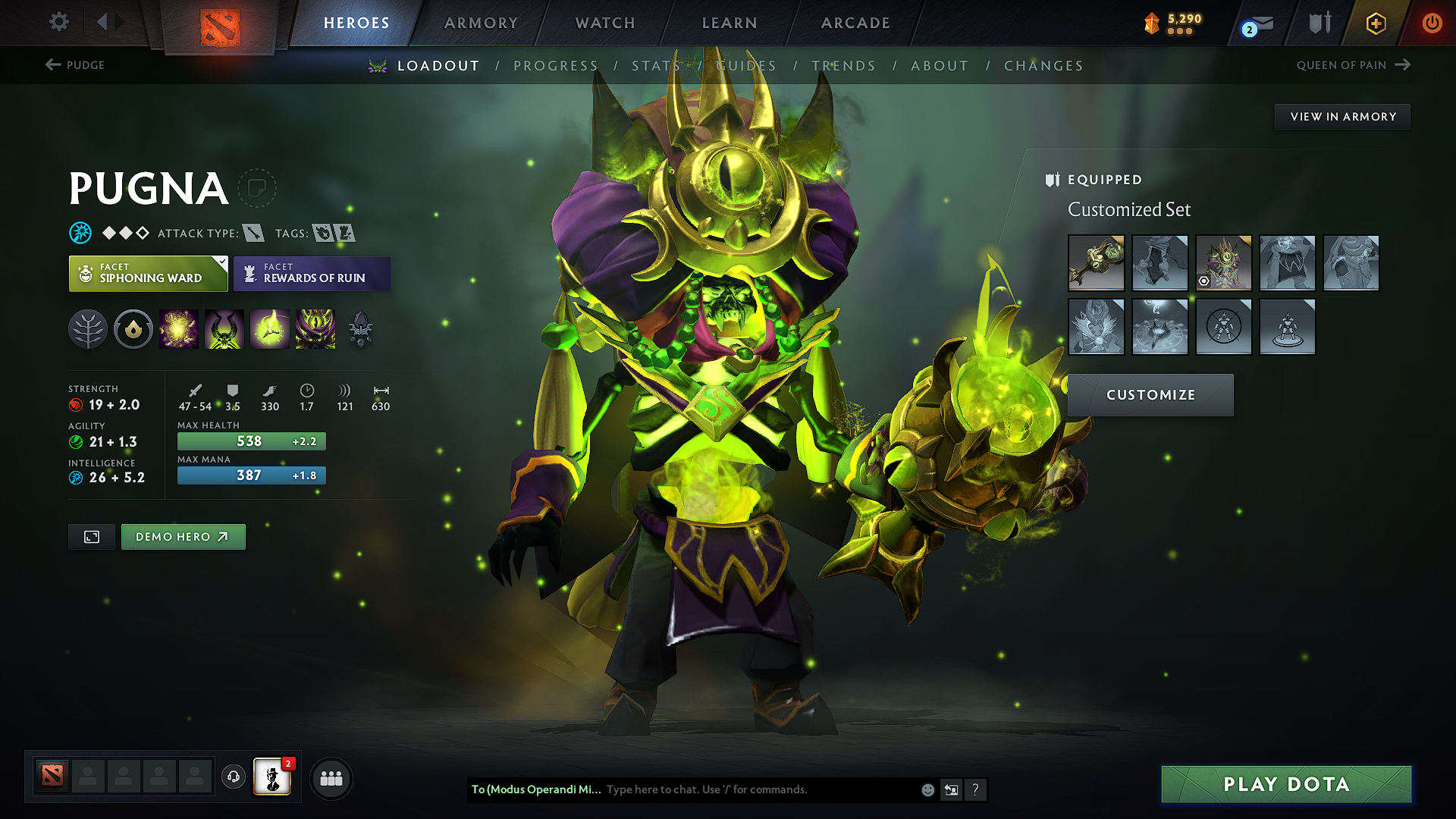Click the Max Mana stat bar
The image size is (1456, 819).
point(251,475)
